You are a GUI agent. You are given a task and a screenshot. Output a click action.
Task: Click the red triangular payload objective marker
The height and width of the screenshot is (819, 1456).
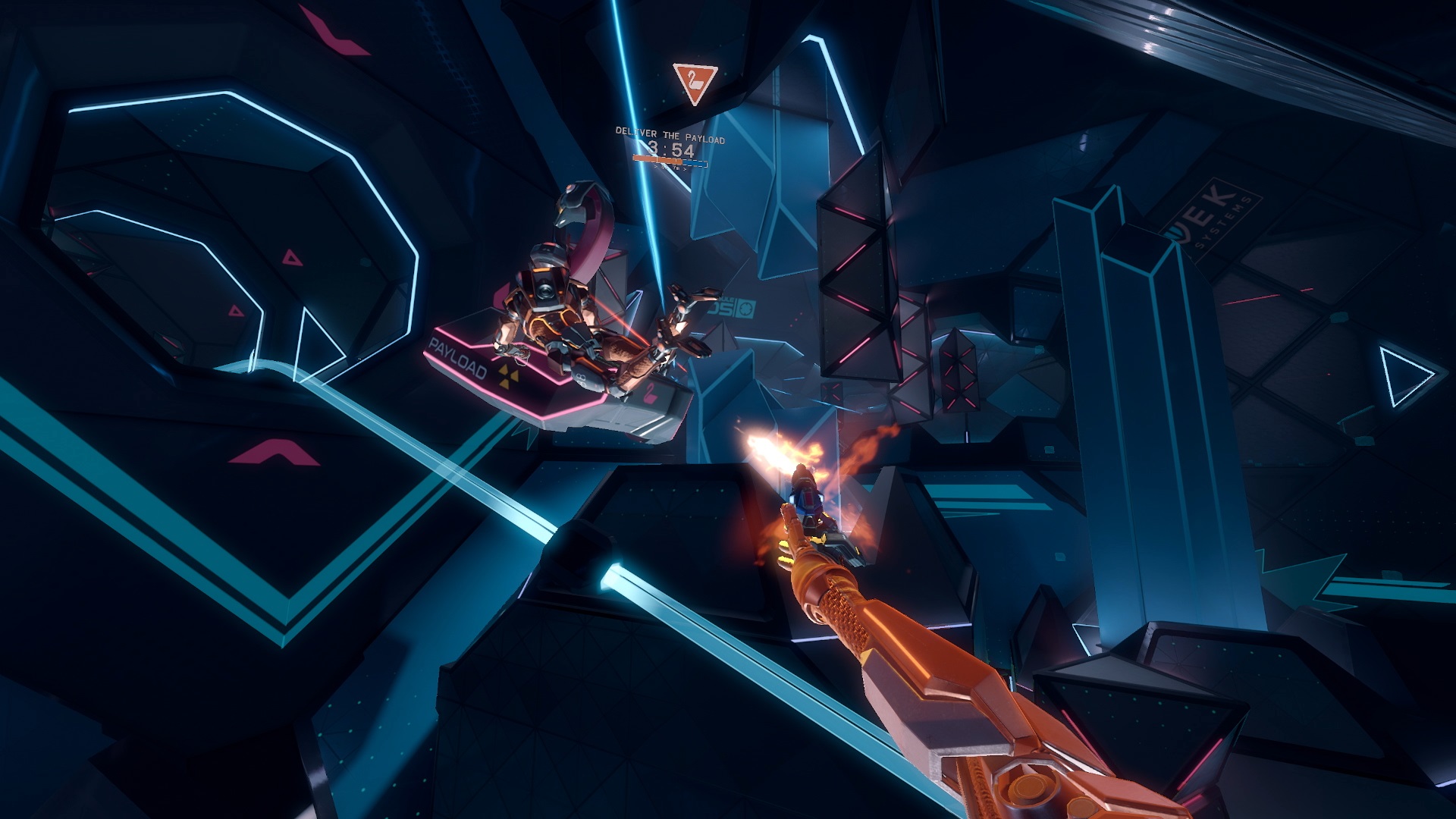click(x=694, y=82)
